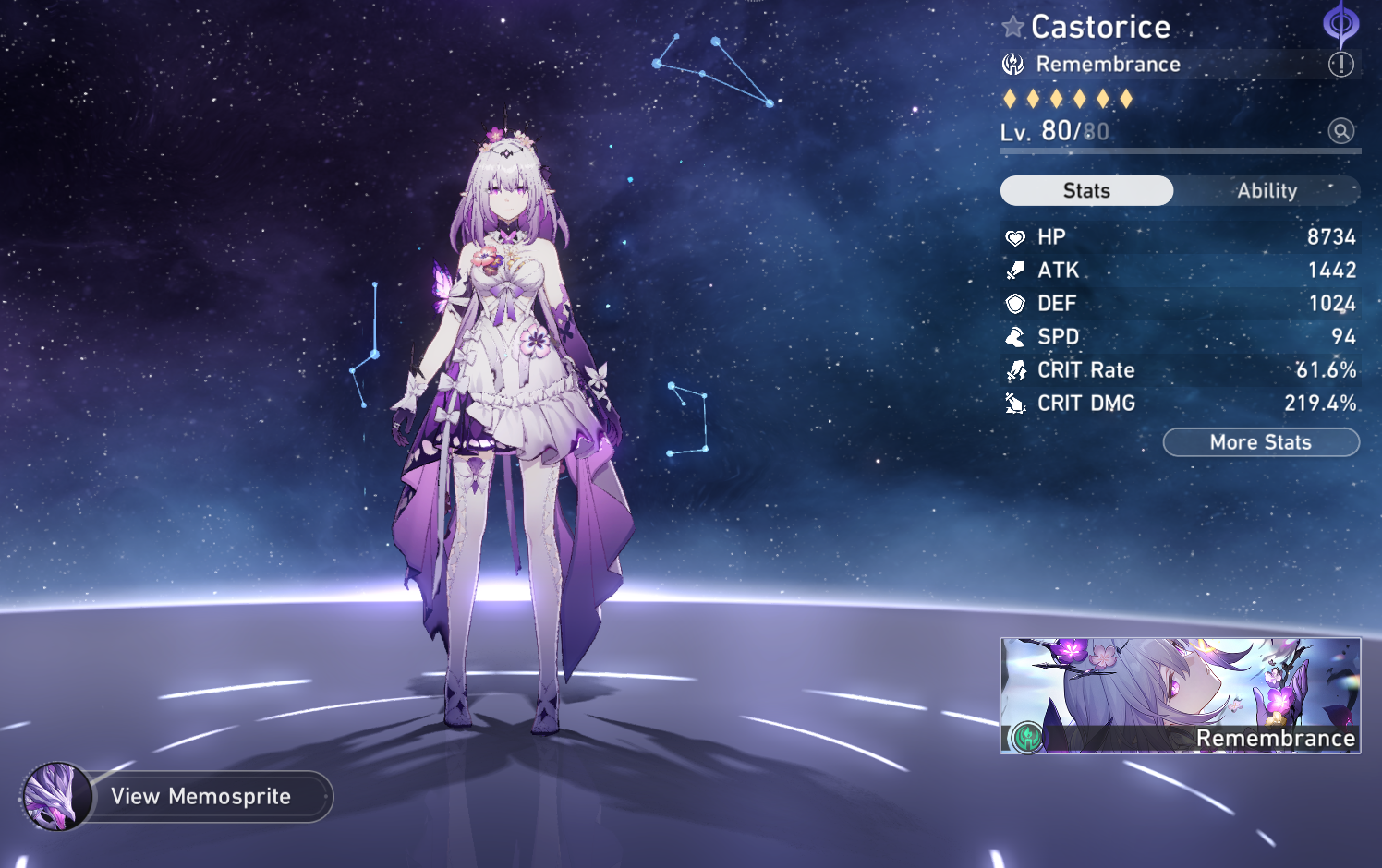The height and width of the screenshot is (868, 1382).
Task: Show path info via exclamation icon
Action: 1340,64
